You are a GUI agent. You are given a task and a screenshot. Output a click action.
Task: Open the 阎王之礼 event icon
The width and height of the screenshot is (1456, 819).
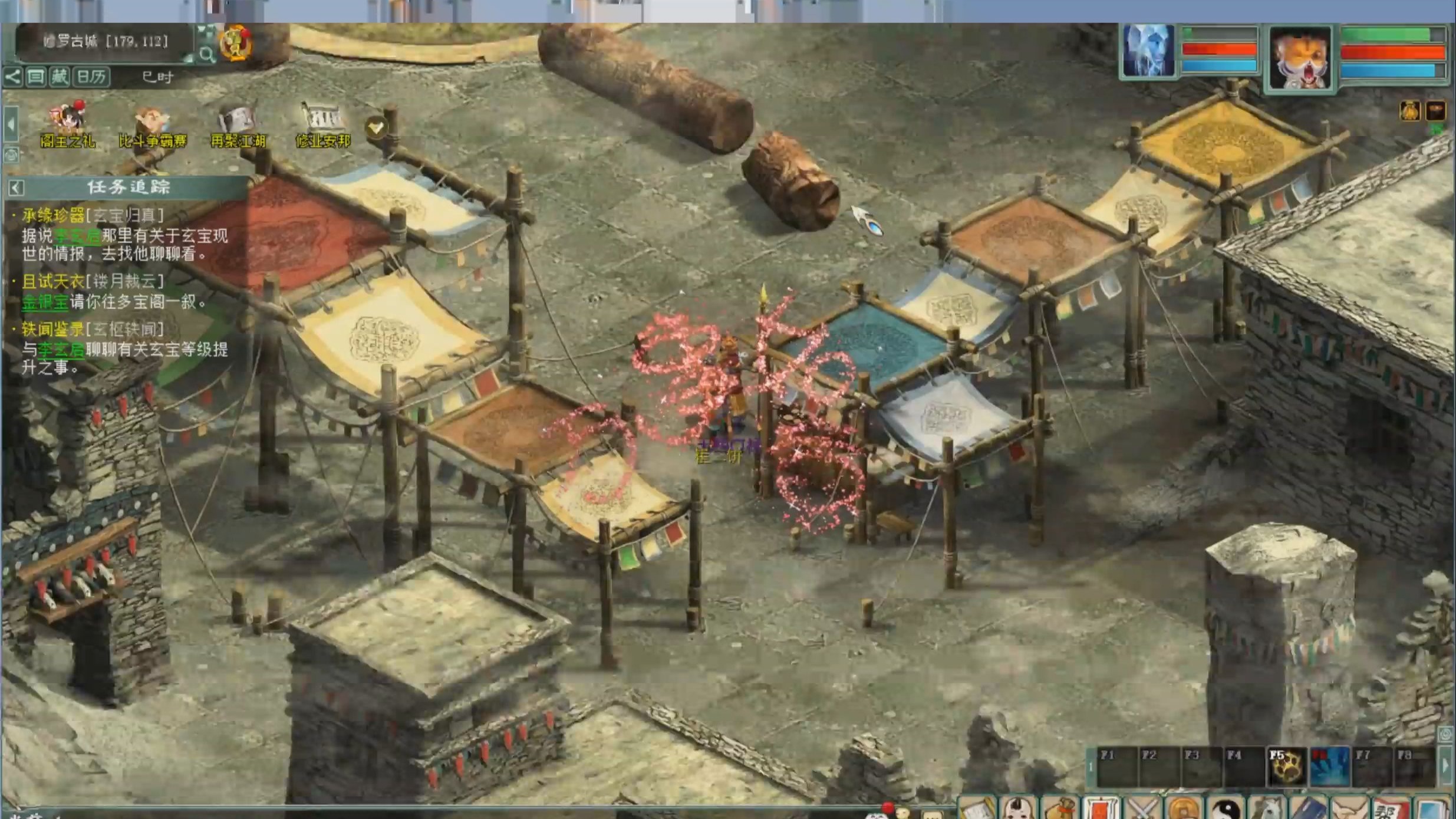point(68,124)
